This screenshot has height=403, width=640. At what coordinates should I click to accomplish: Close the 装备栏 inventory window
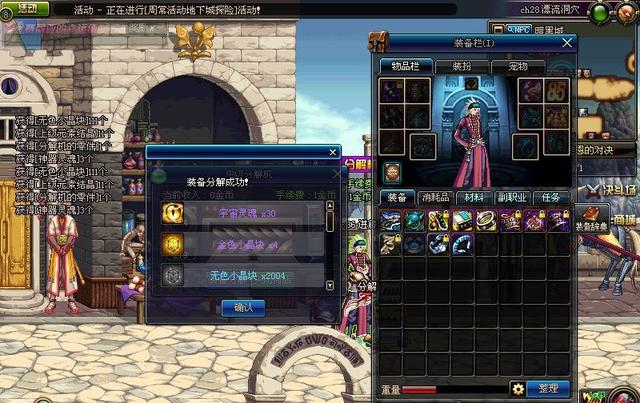coord(567,43)
